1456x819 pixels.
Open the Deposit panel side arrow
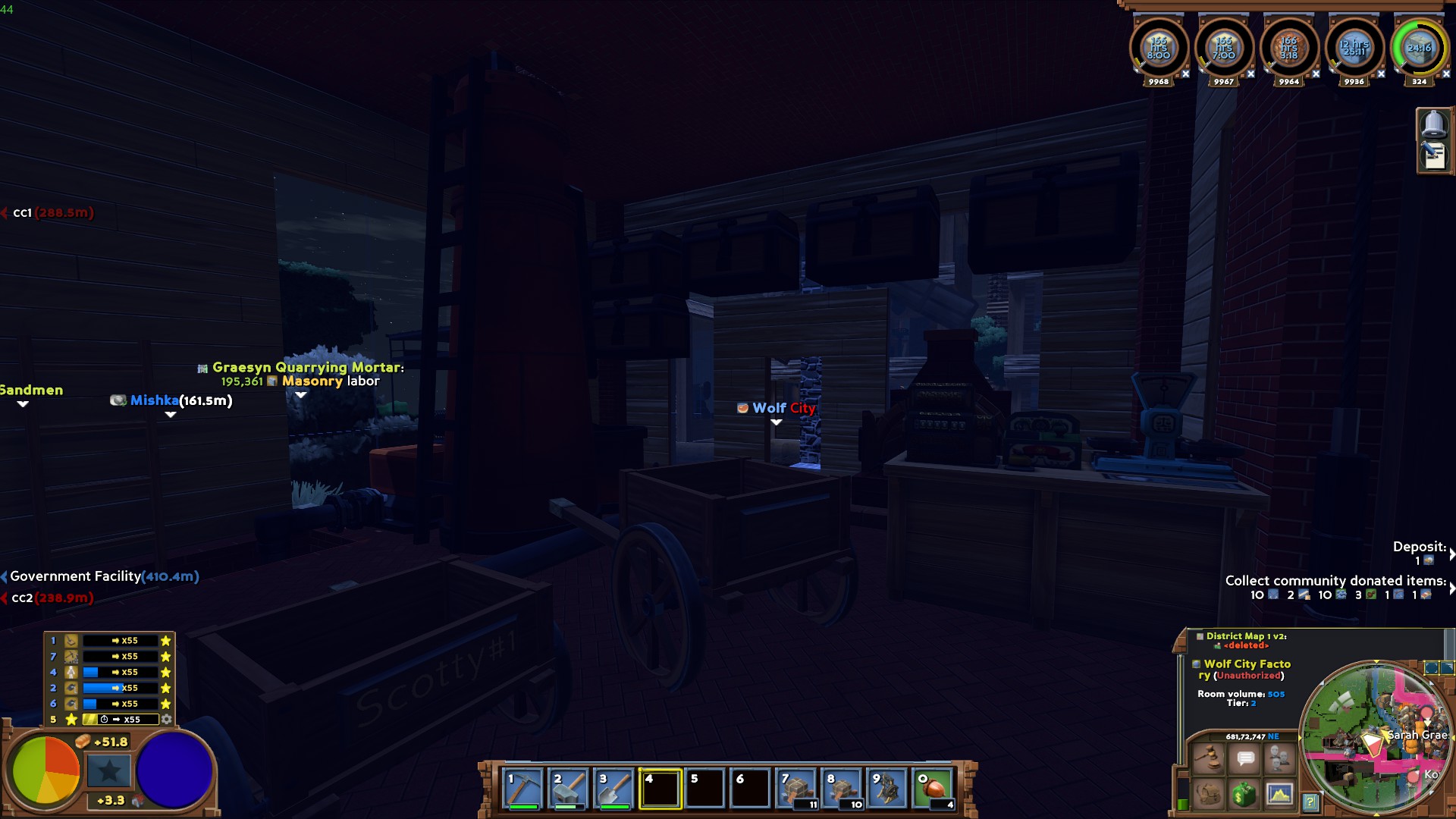(1451, 555)
